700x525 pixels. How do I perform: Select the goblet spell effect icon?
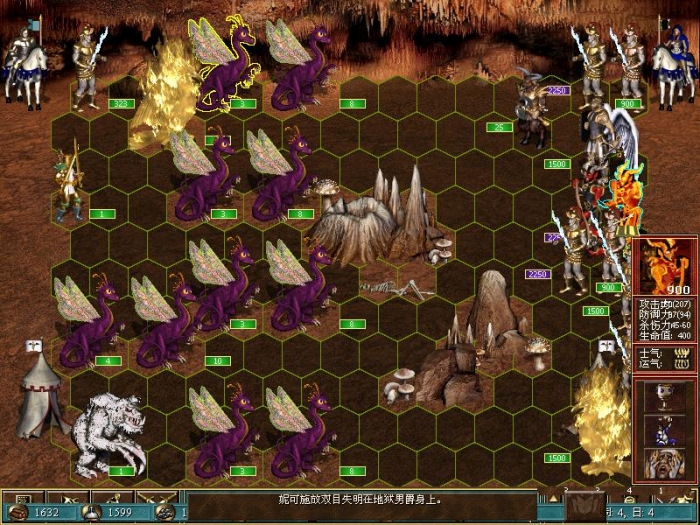(x=664, y=398)
